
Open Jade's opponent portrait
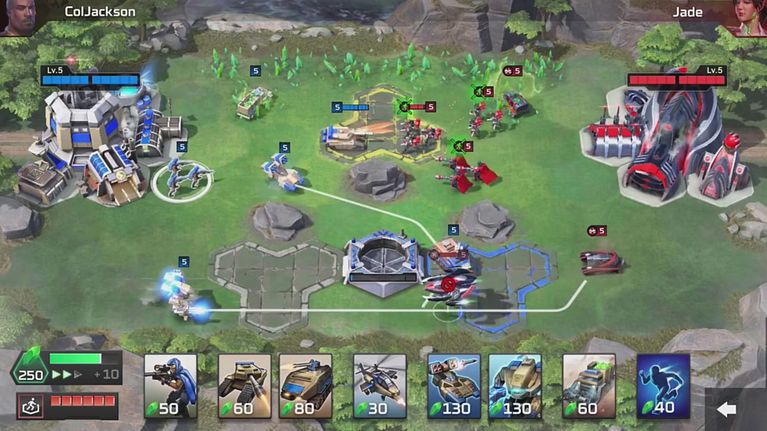pyautogui.click(x=749, y=17)
